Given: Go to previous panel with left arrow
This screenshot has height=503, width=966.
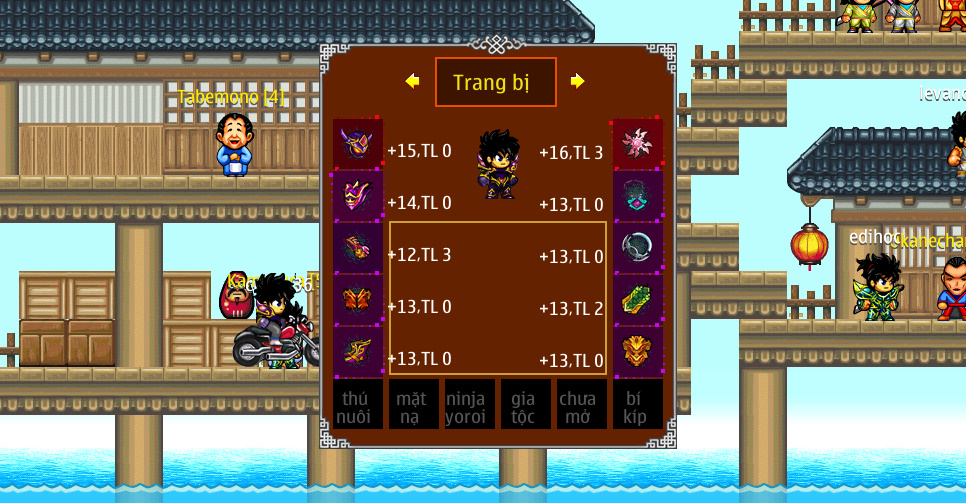Looking at the screenshot, I should coord(412,81).
